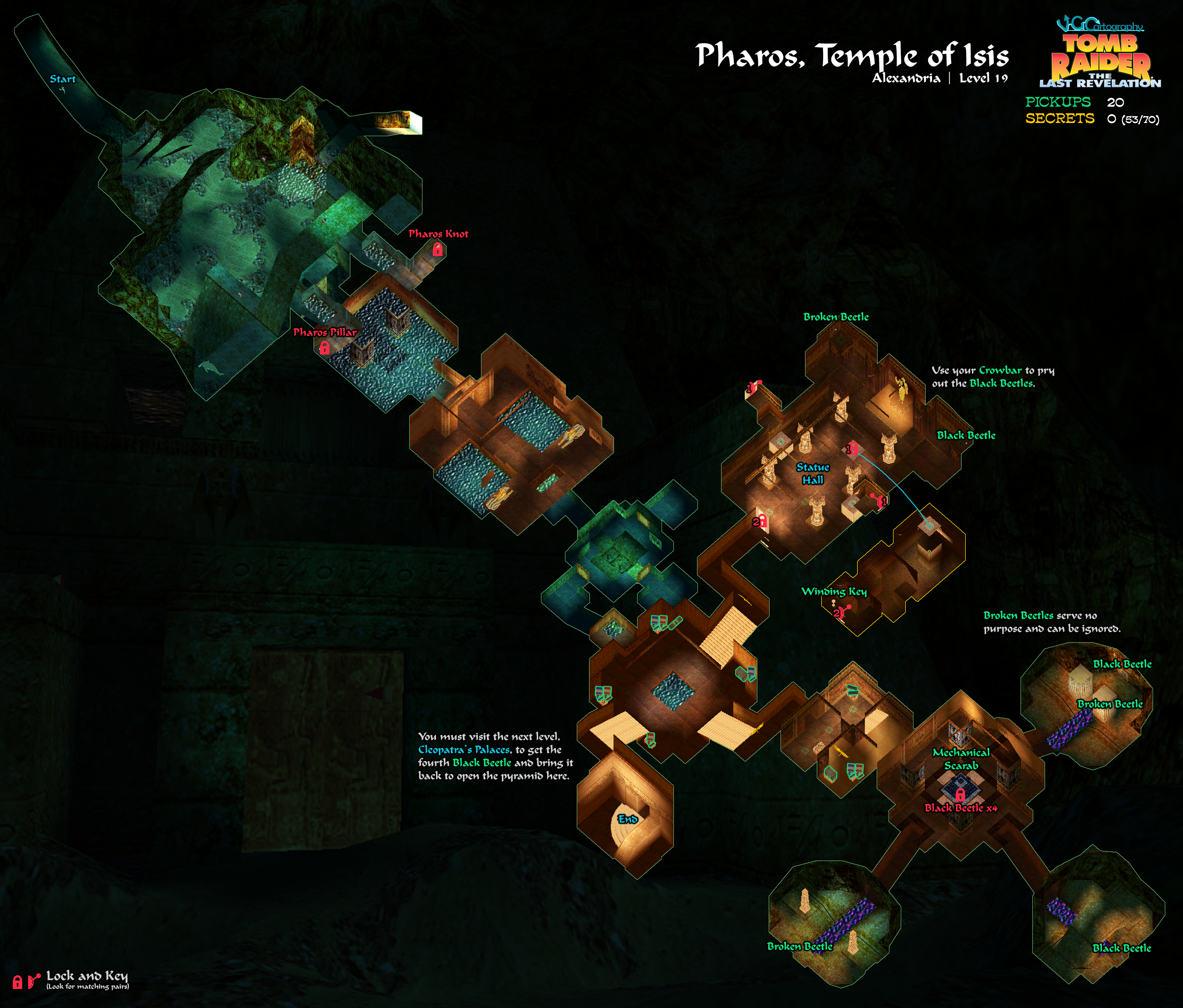Click the Lock and Key legend entry
Screen dimensions: 1183x1008
pos(71,979)
